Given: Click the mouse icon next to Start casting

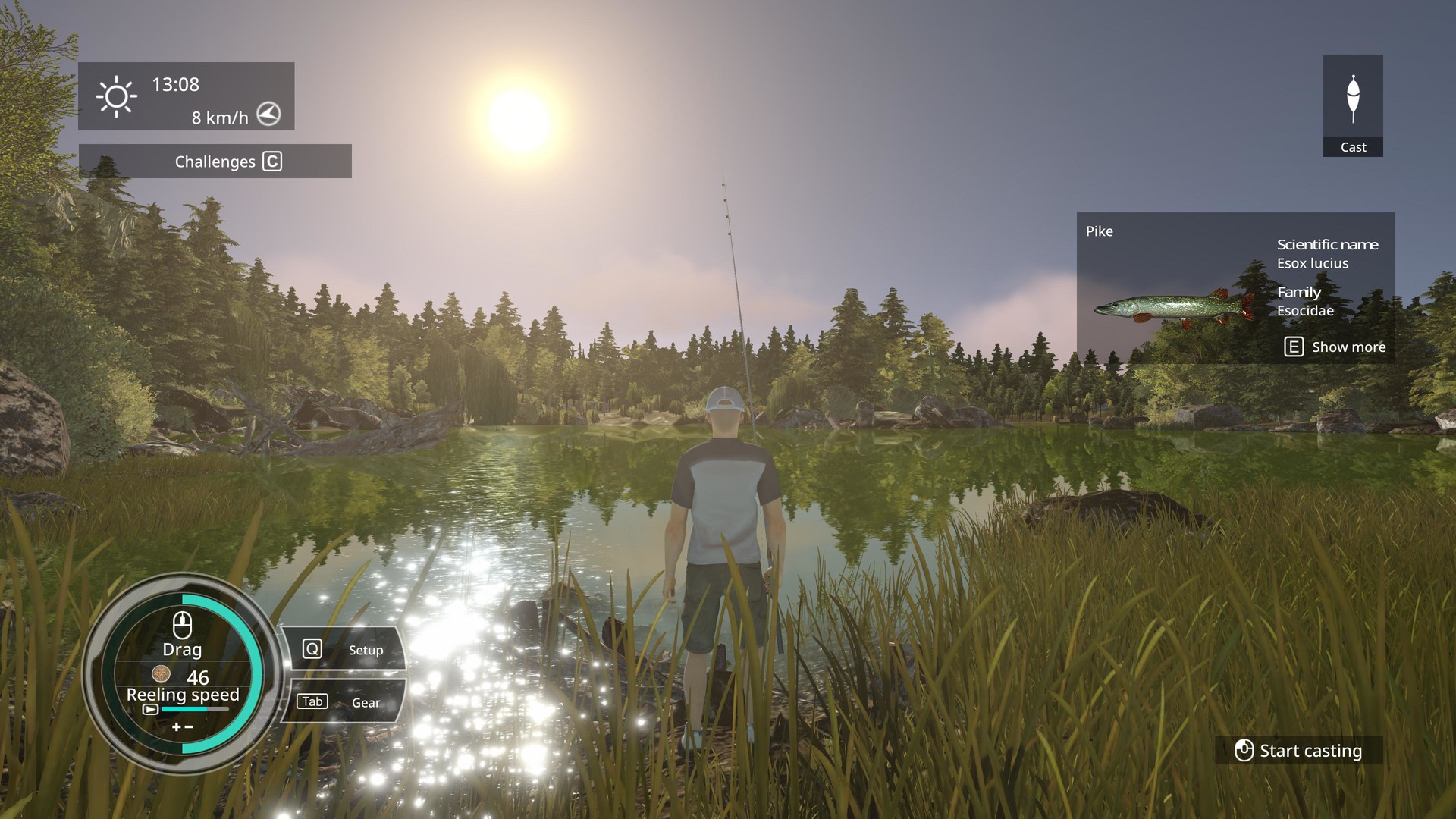Looking at the screenshot, I should [1245, 750].
